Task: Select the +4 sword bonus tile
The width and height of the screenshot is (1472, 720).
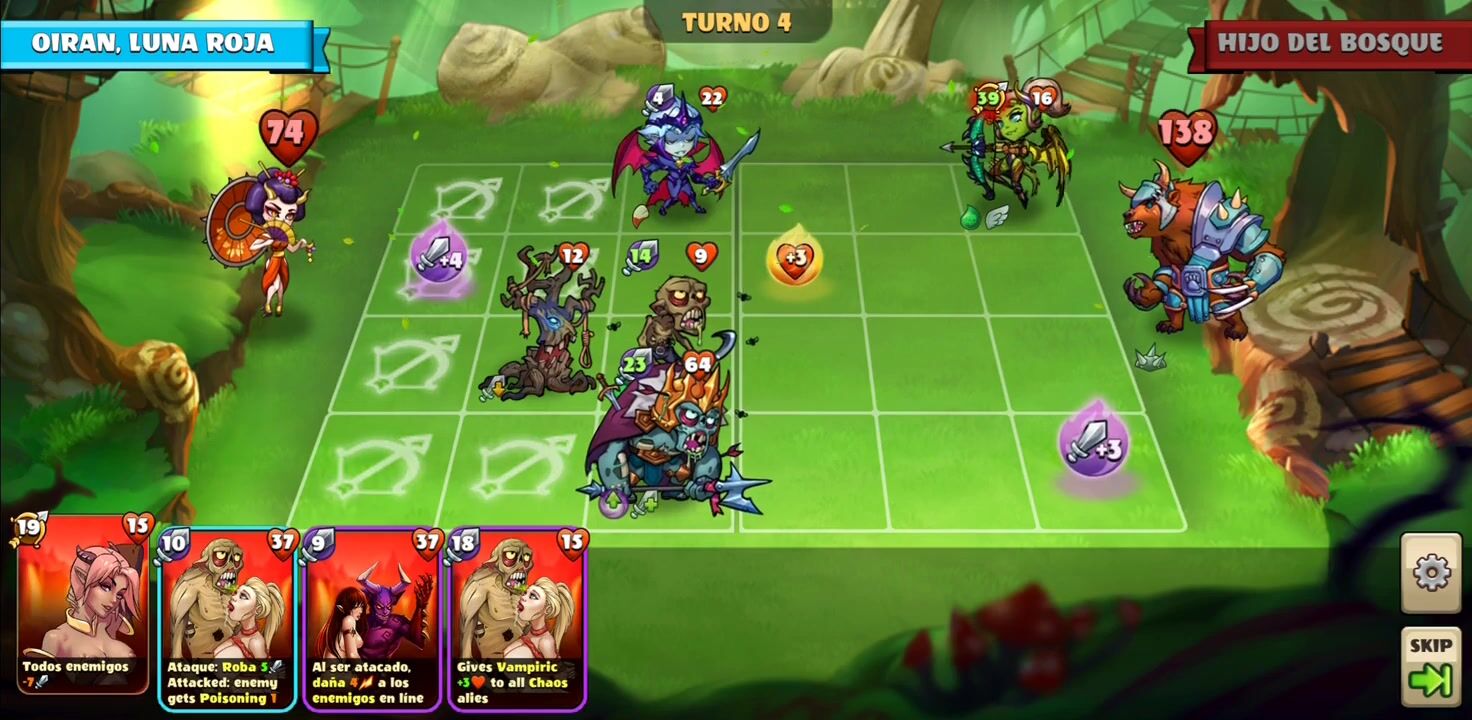Action: pos(438,259)
